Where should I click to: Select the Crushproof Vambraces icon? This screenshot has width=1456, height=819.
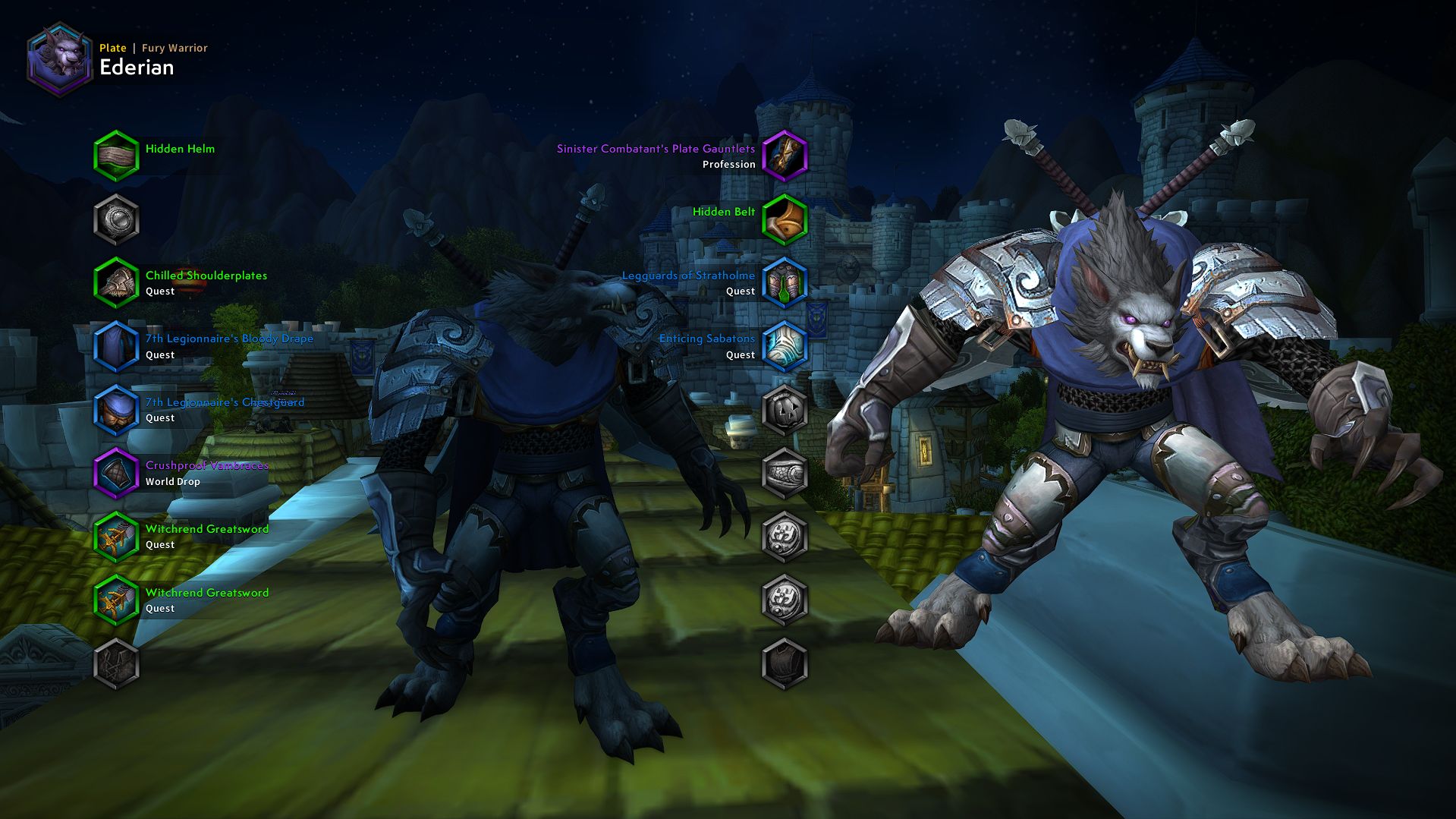(115, 471)
